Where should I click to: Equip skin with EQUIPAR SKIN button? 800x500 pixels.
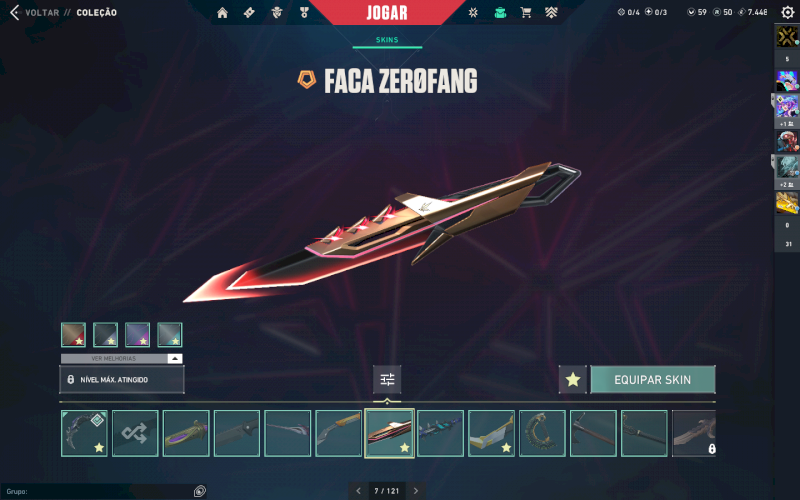pos(652,380)
